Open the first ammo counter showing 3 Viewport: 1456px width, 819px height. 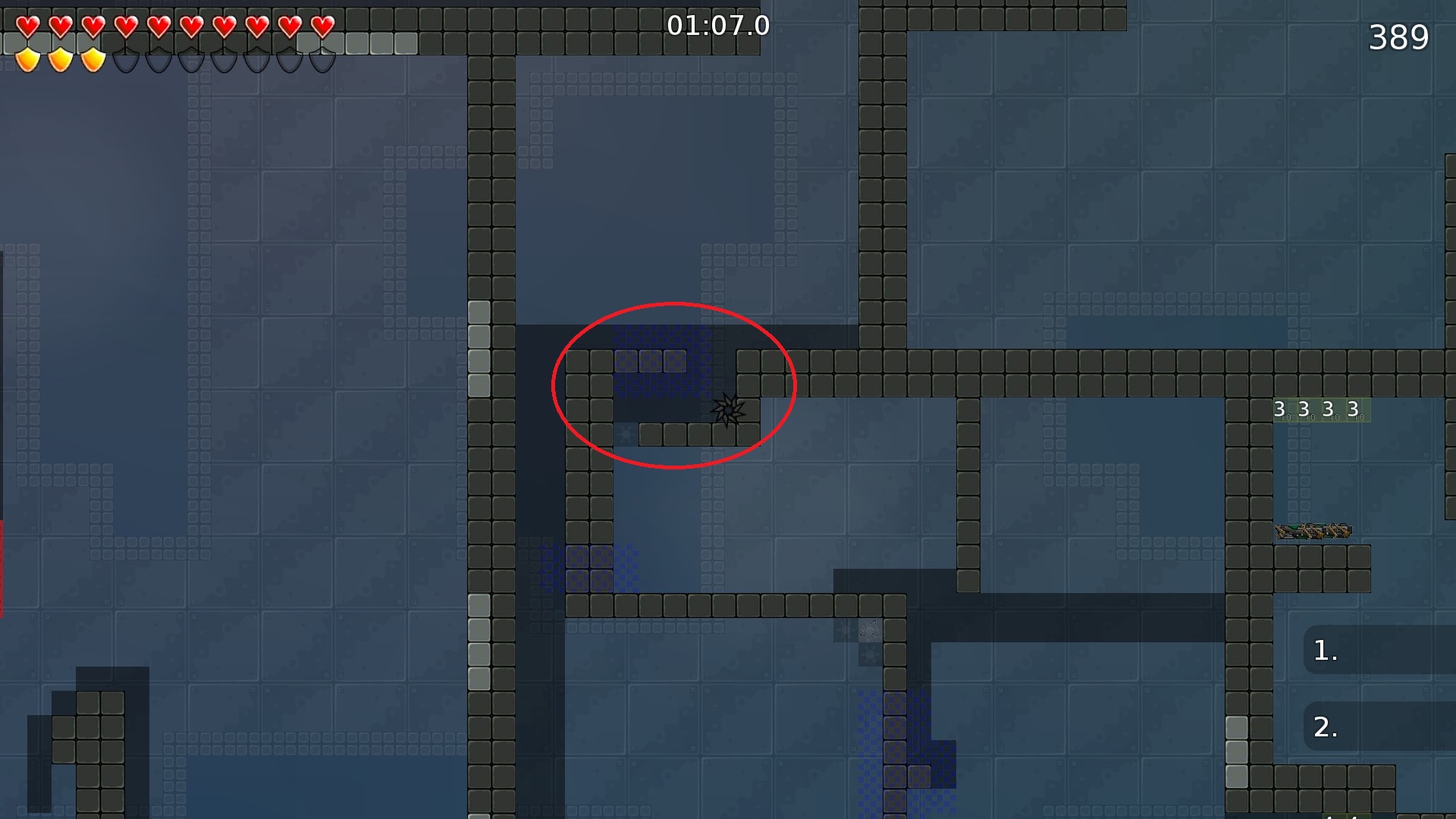point(1279,409)
